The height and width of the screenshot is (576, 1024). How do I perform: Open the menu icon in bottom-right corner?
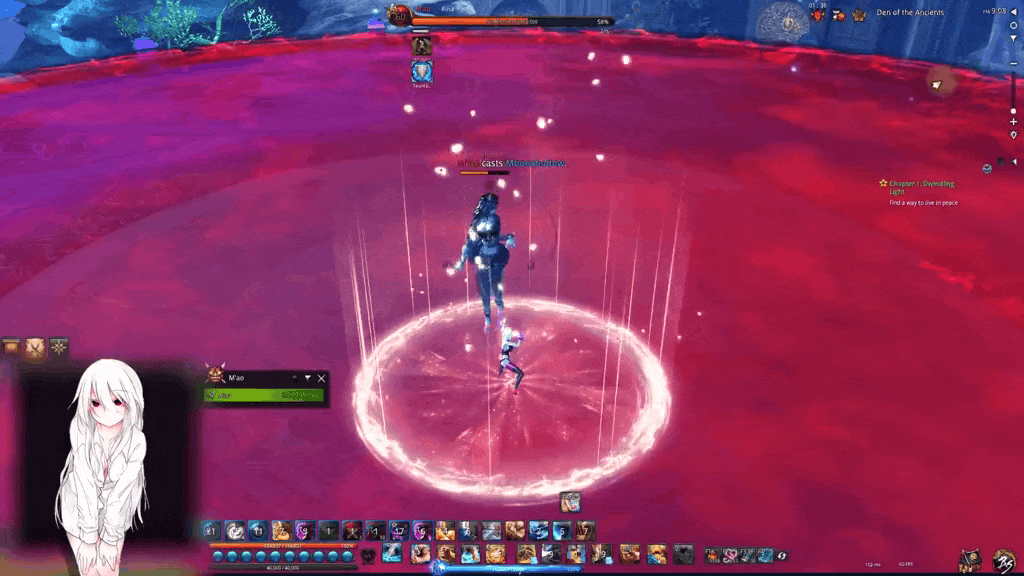(1002, 560)
